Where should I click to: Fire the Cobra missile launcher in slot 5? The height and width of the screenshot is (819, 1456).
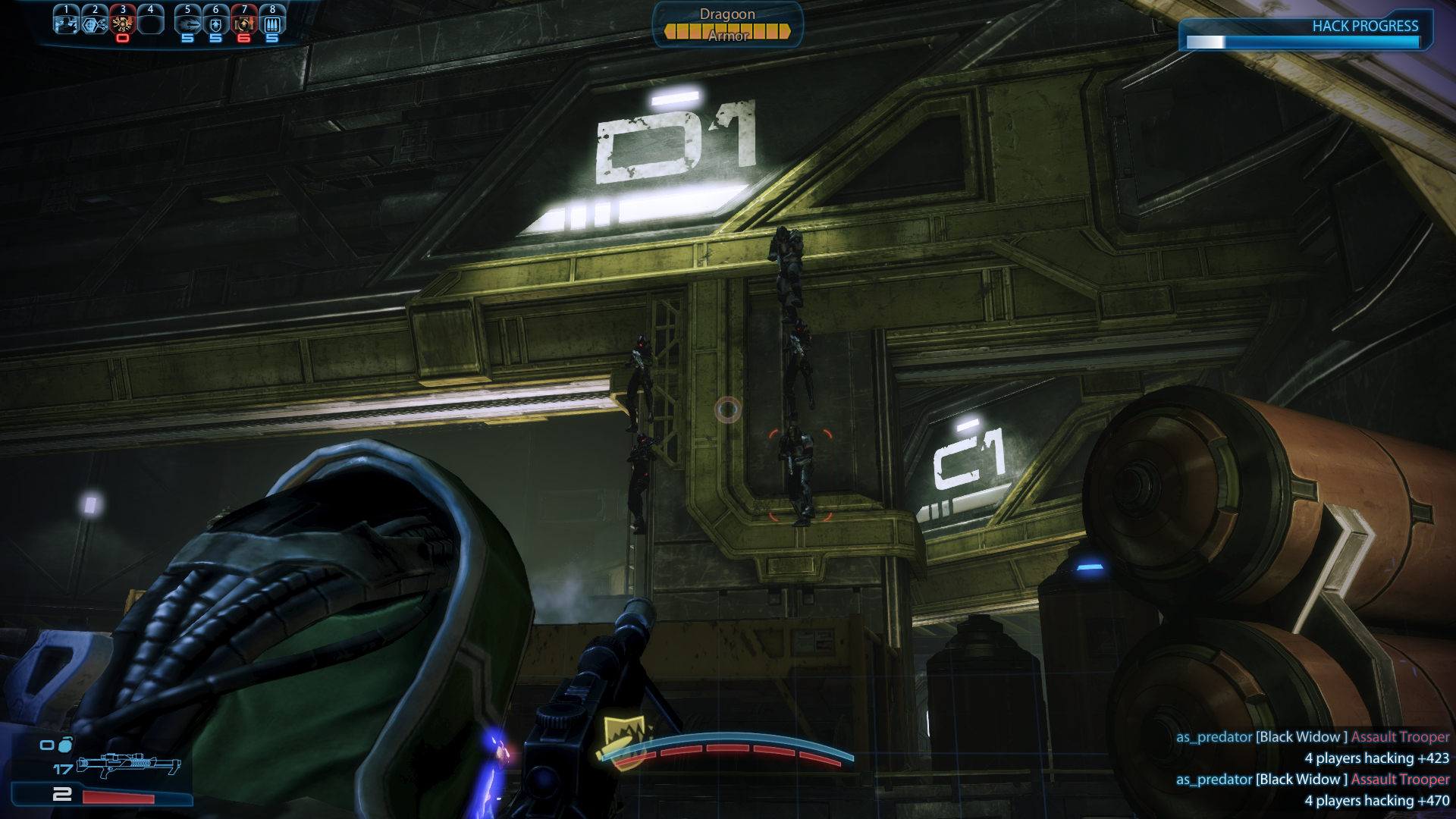187,24
